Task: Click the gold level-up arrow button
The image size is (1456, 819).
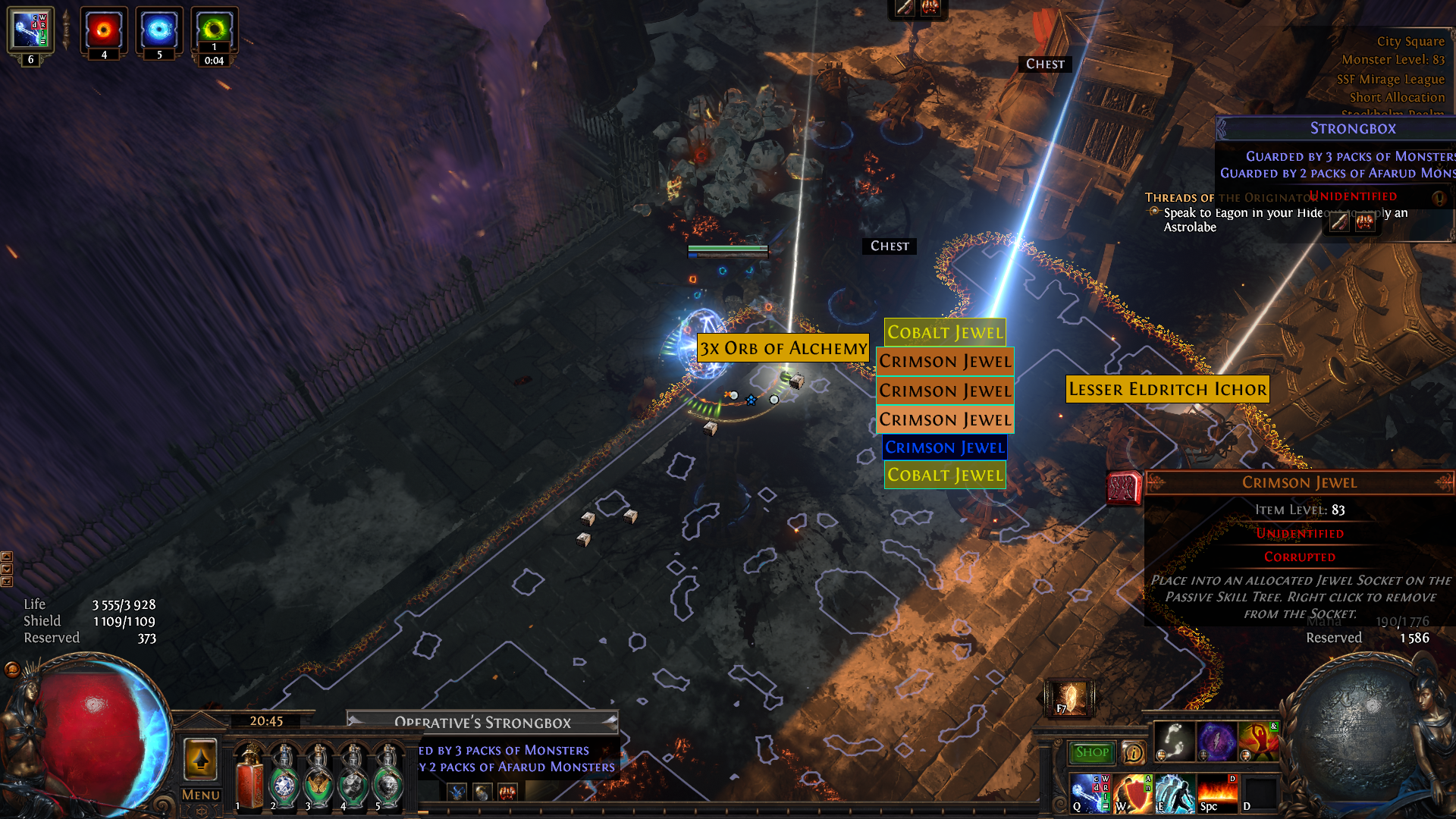Action: click(200, 759)
